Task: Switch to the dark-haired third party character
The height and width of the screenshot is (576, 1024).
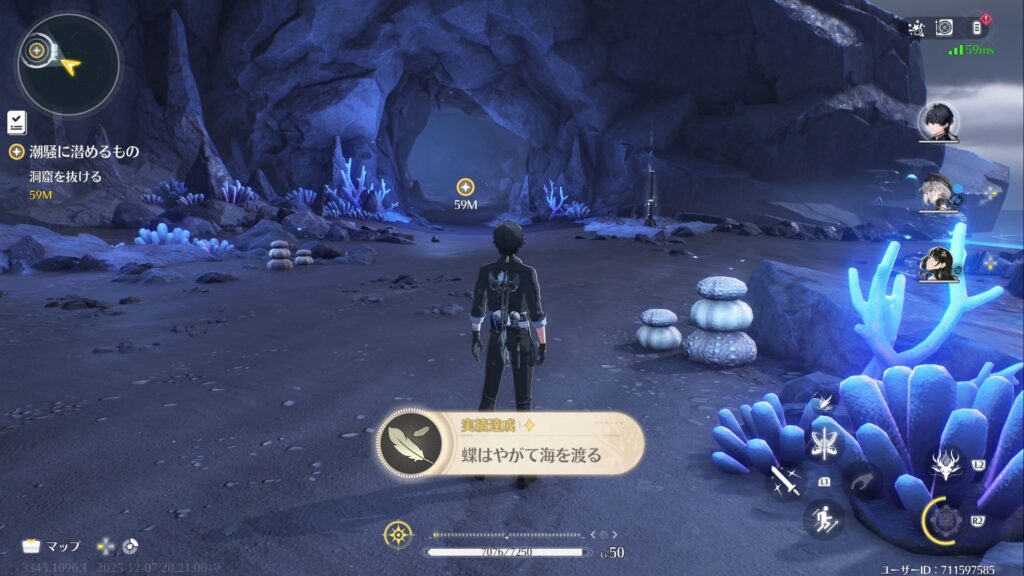Action: 939,264
